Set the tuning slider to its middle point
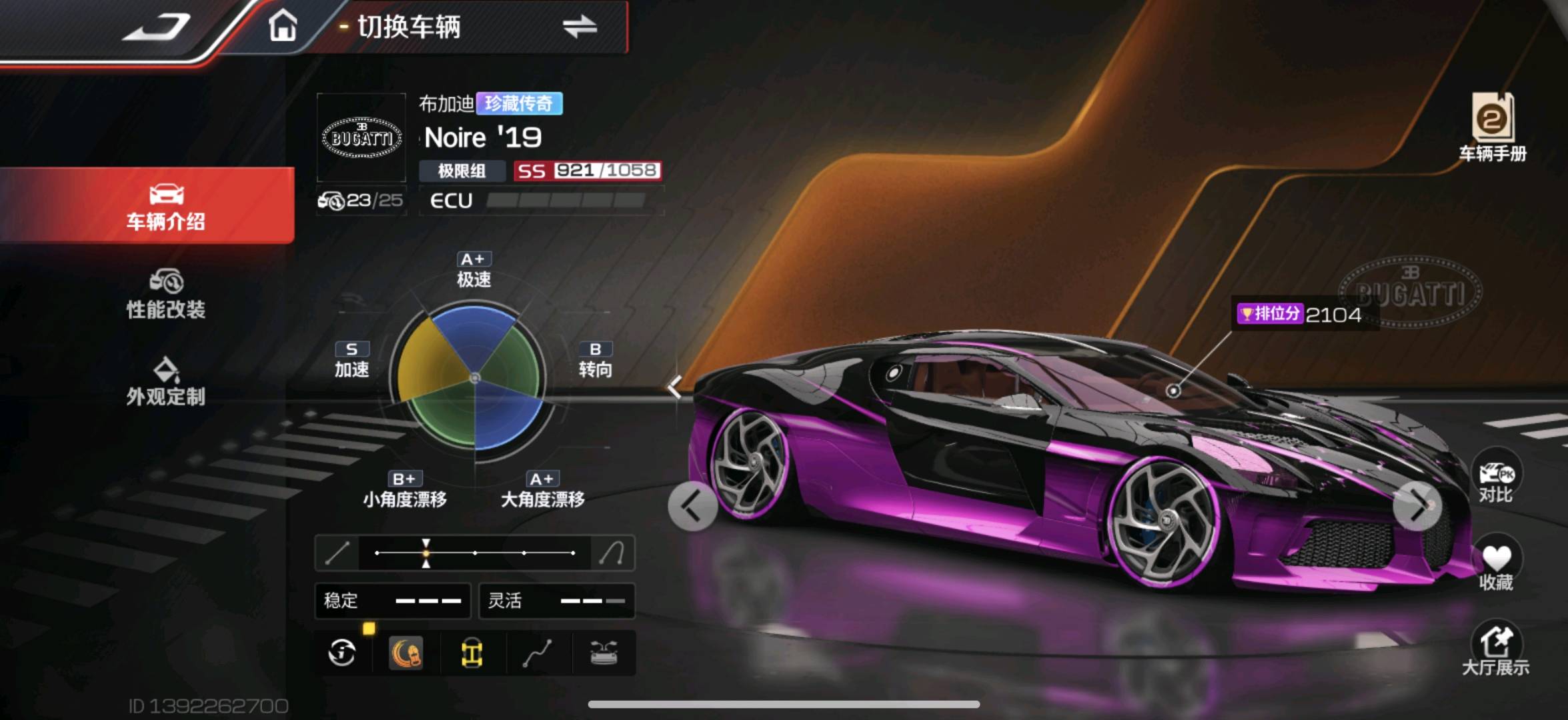This screenshot has width=1568, height=720. tap(475, 553)
